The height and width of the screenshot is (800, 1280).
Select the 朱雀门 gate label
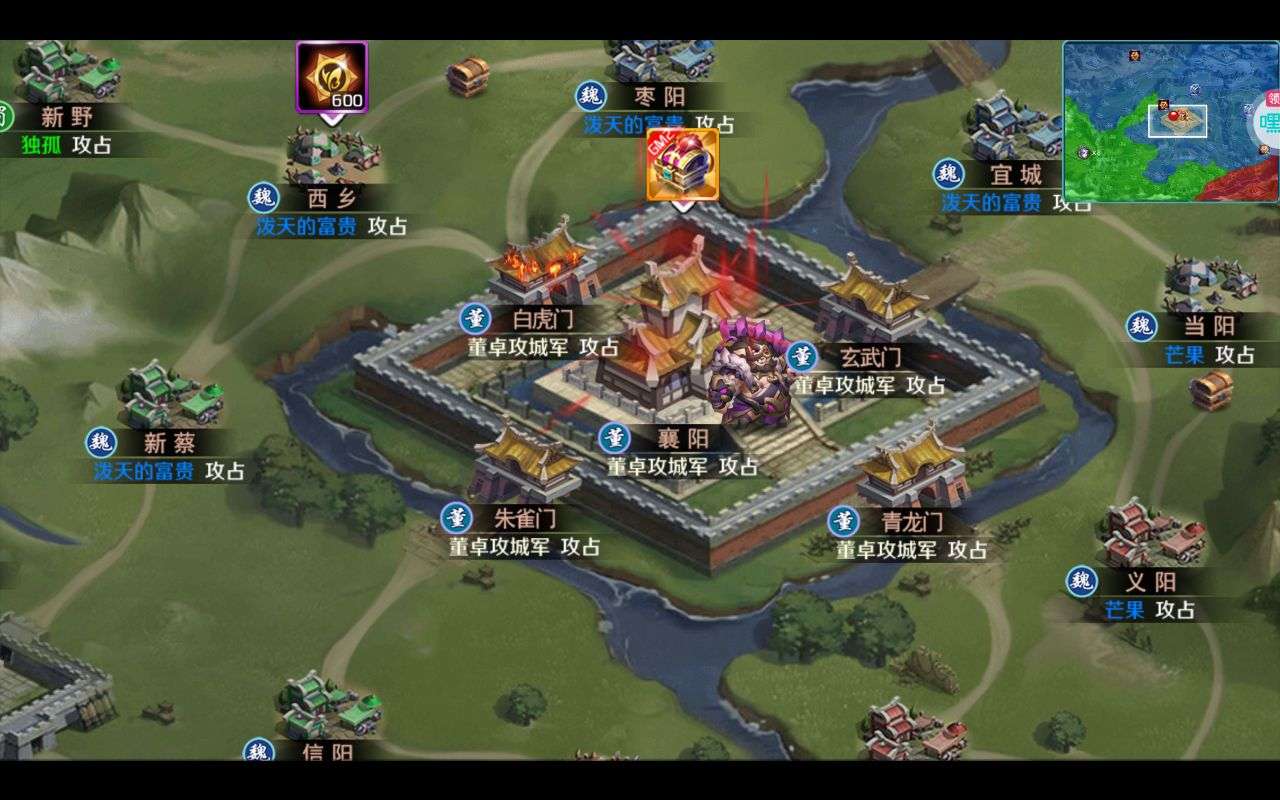pyautogui.click(x=525, y=518)
